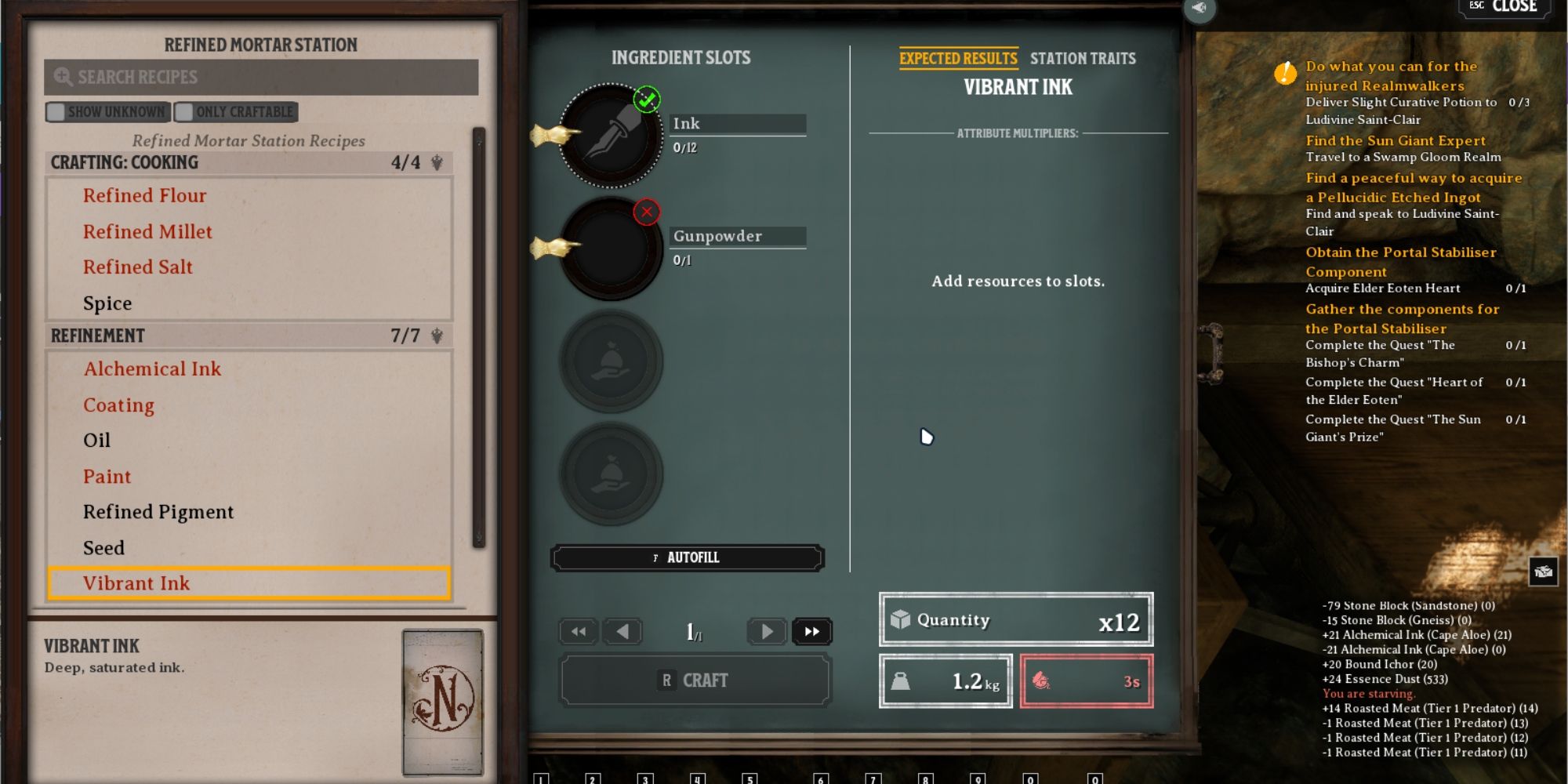Select the Expected Results tab
Viewport: 1568px width, 784px height.
(x=958, y=58)
